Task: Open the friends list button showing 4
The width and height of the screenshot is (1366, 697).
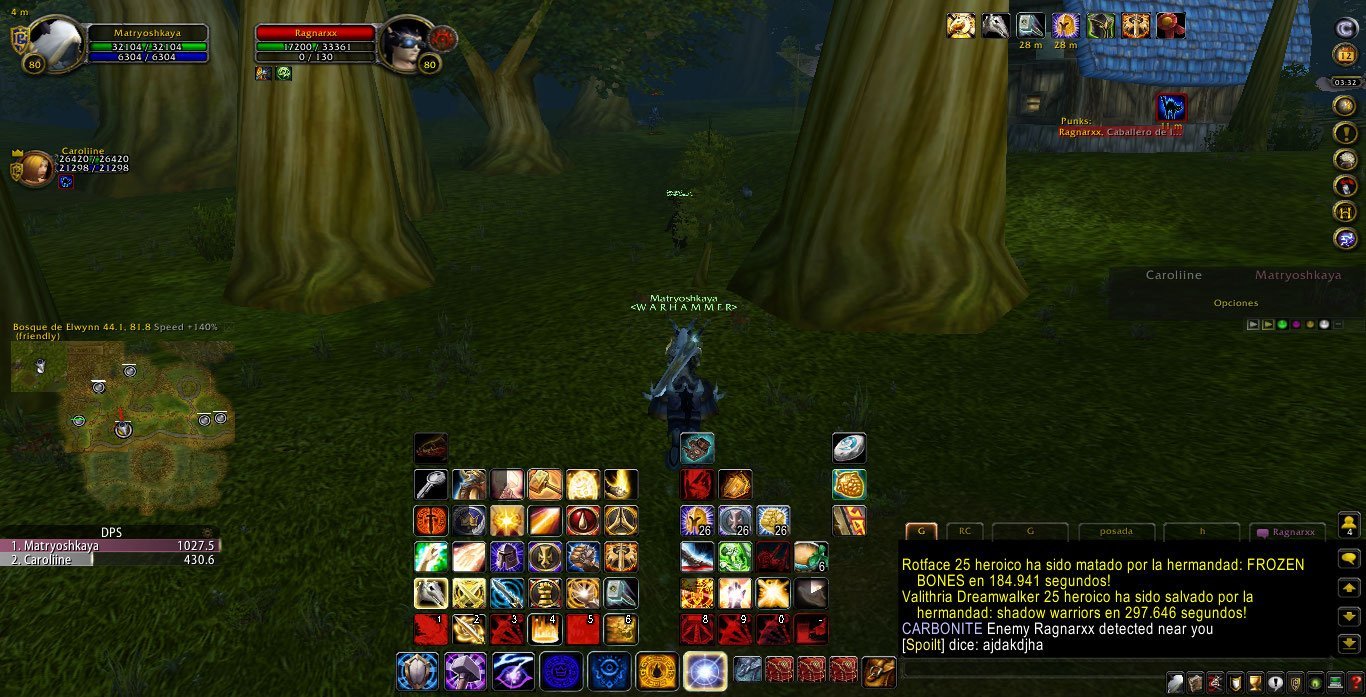Action: (x=1348, y=524)
